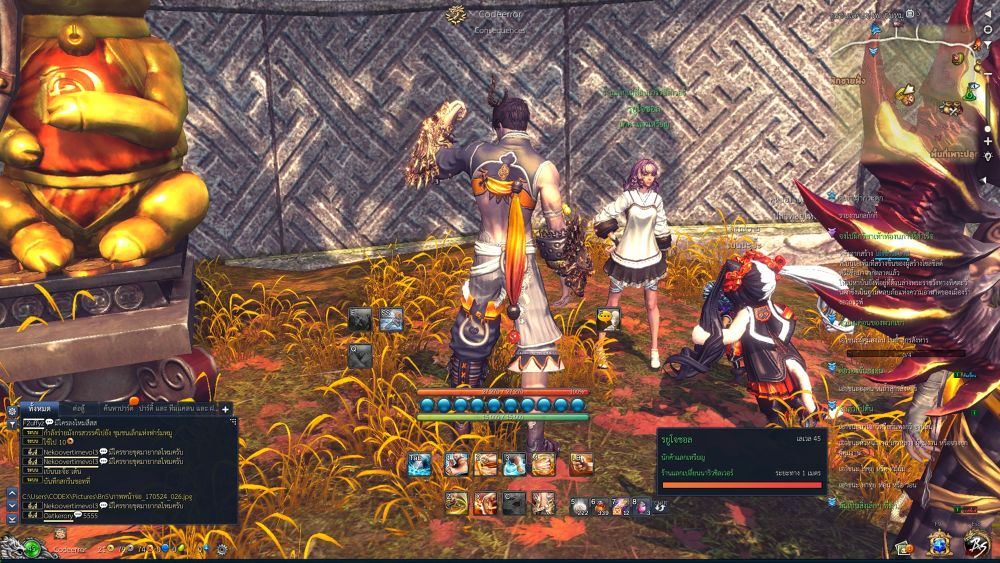Jump chat to the newest message
Screen dimensions: 1000x563
point(12,519)
